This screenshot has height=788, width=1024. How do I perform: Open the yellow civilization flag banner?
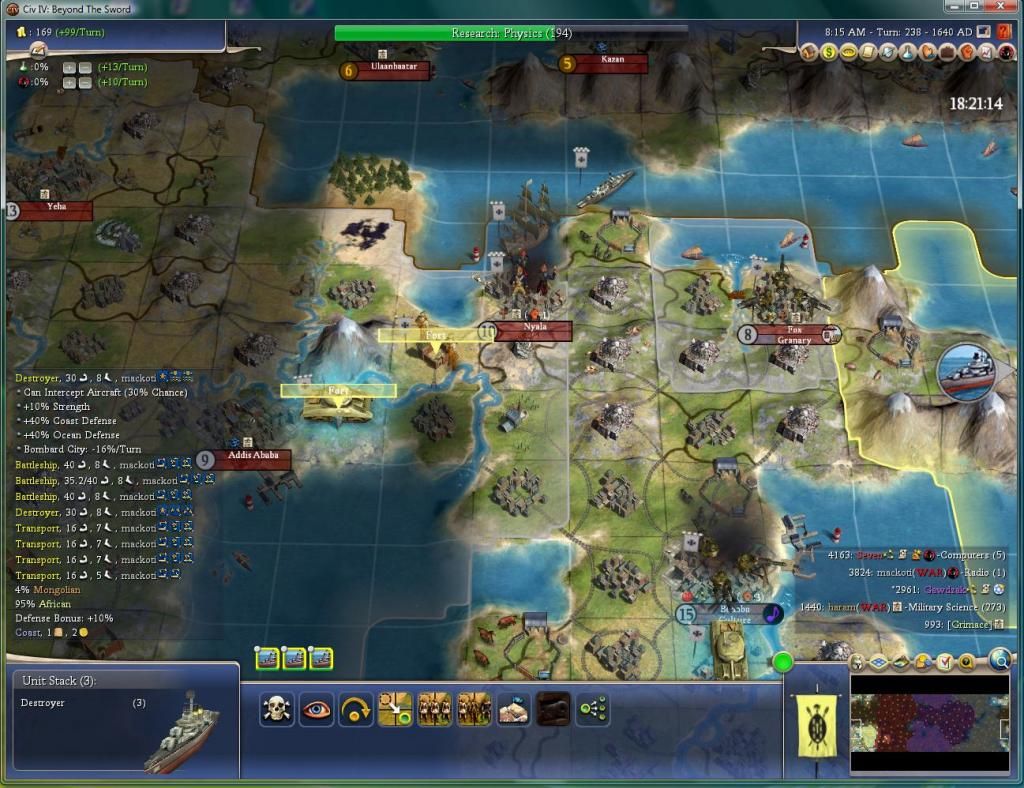[815, 722]
